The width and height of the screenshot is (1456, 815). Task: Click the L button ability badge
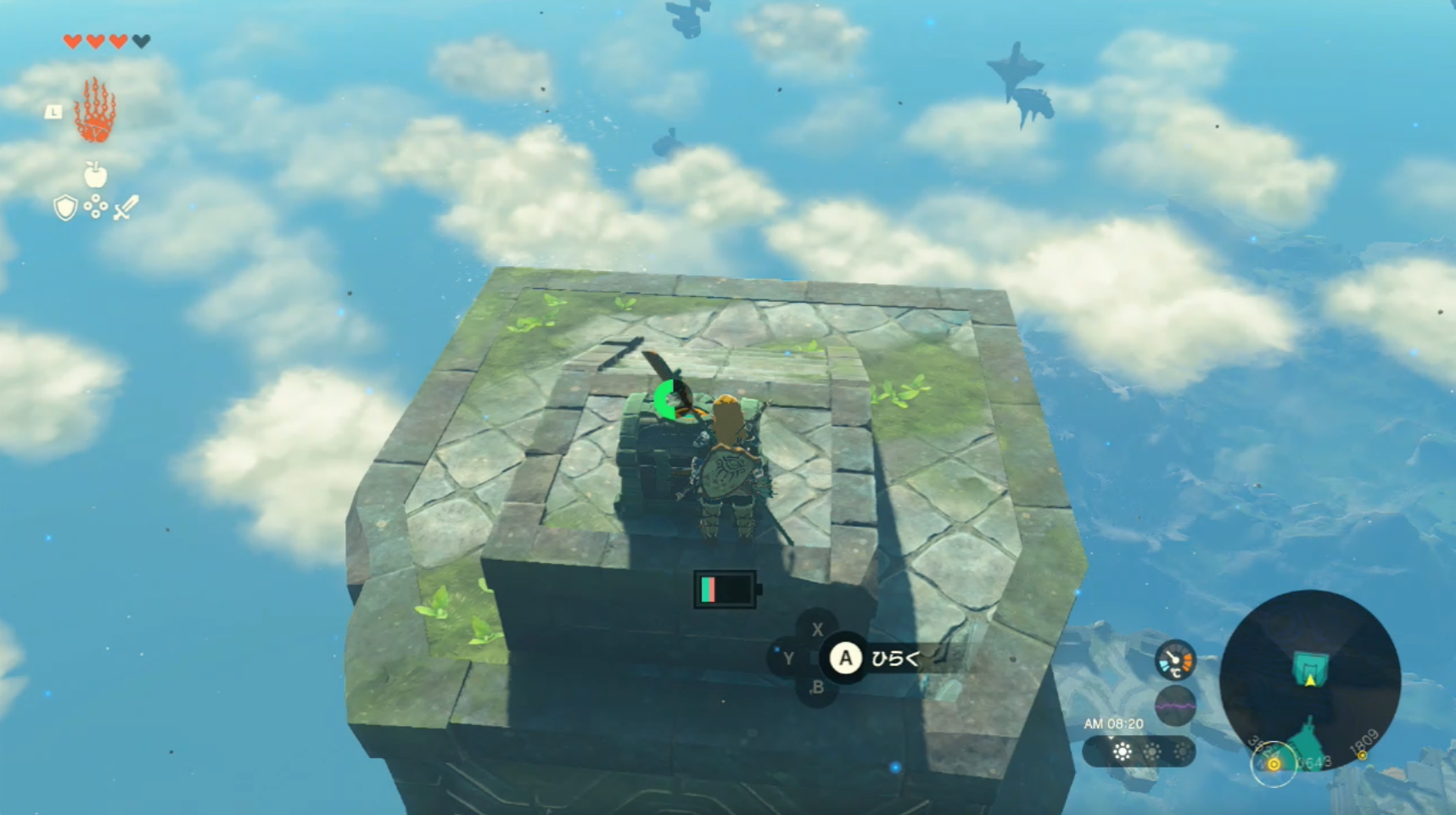53,112
